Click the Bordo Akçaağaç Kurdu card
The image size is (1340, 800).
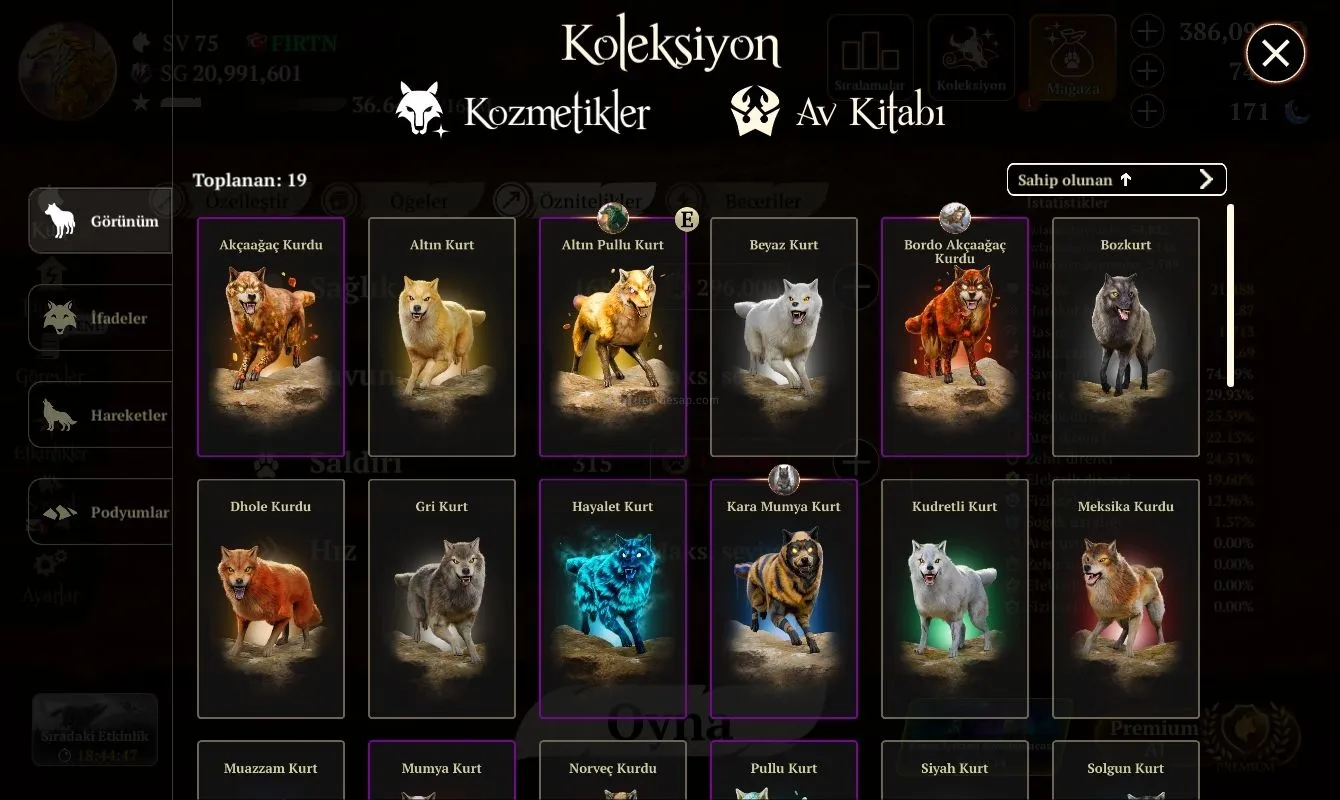coord(955,337)
